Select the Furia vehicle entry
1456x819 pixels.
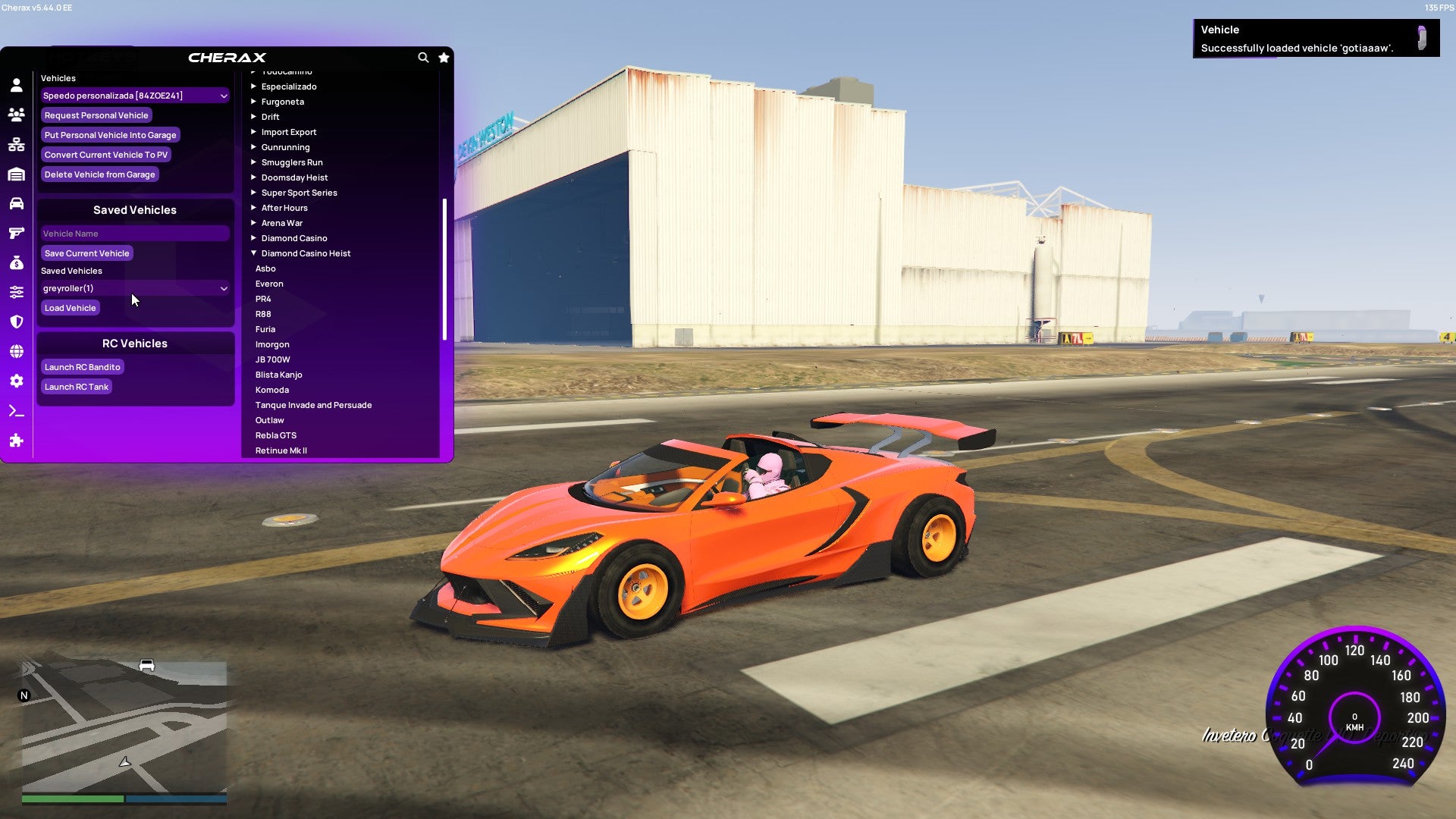[265, 328]
